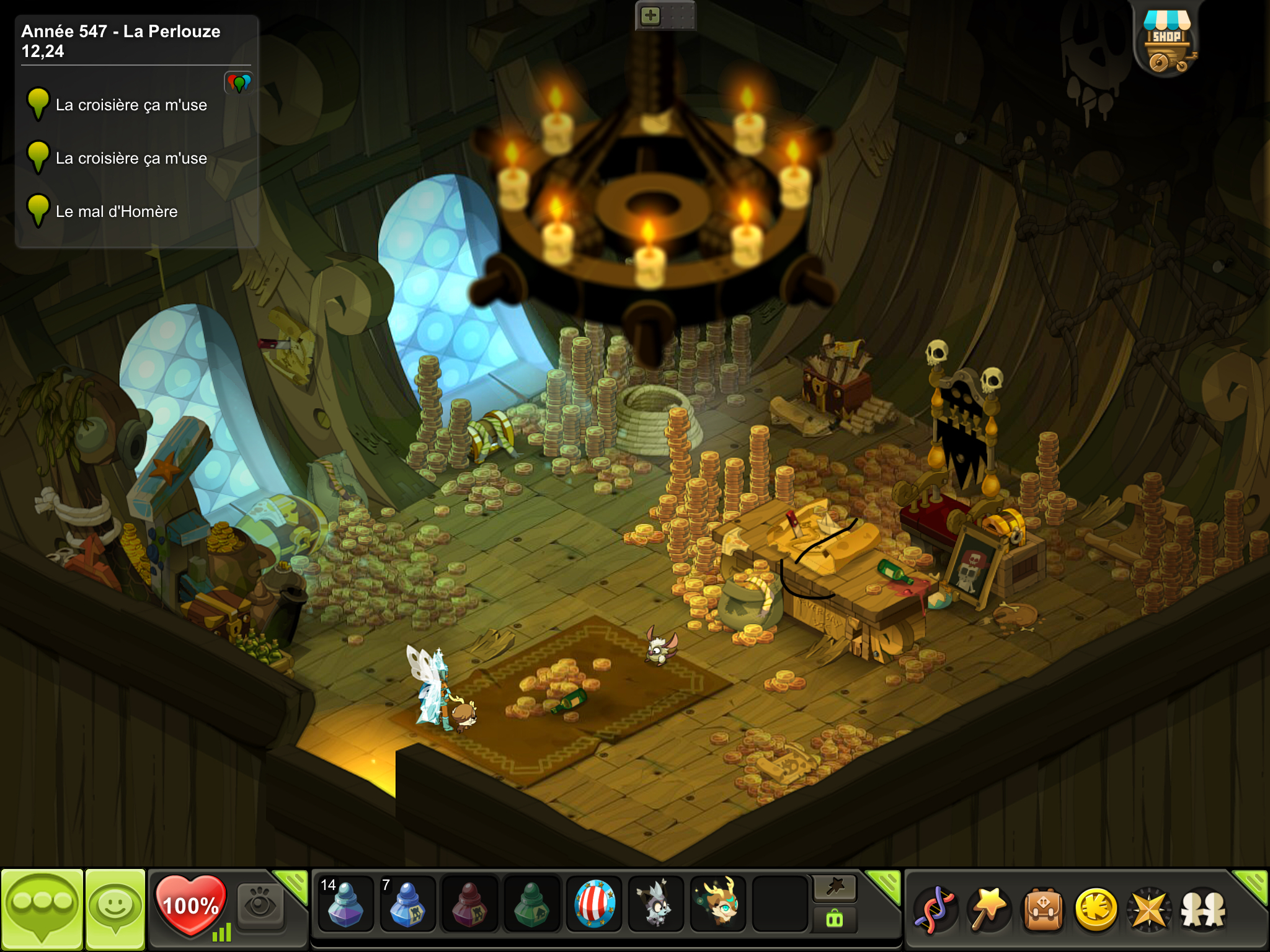Switch hotbar to the spells wand tab
Screen dimensions: 1270x952
point(835,888)
